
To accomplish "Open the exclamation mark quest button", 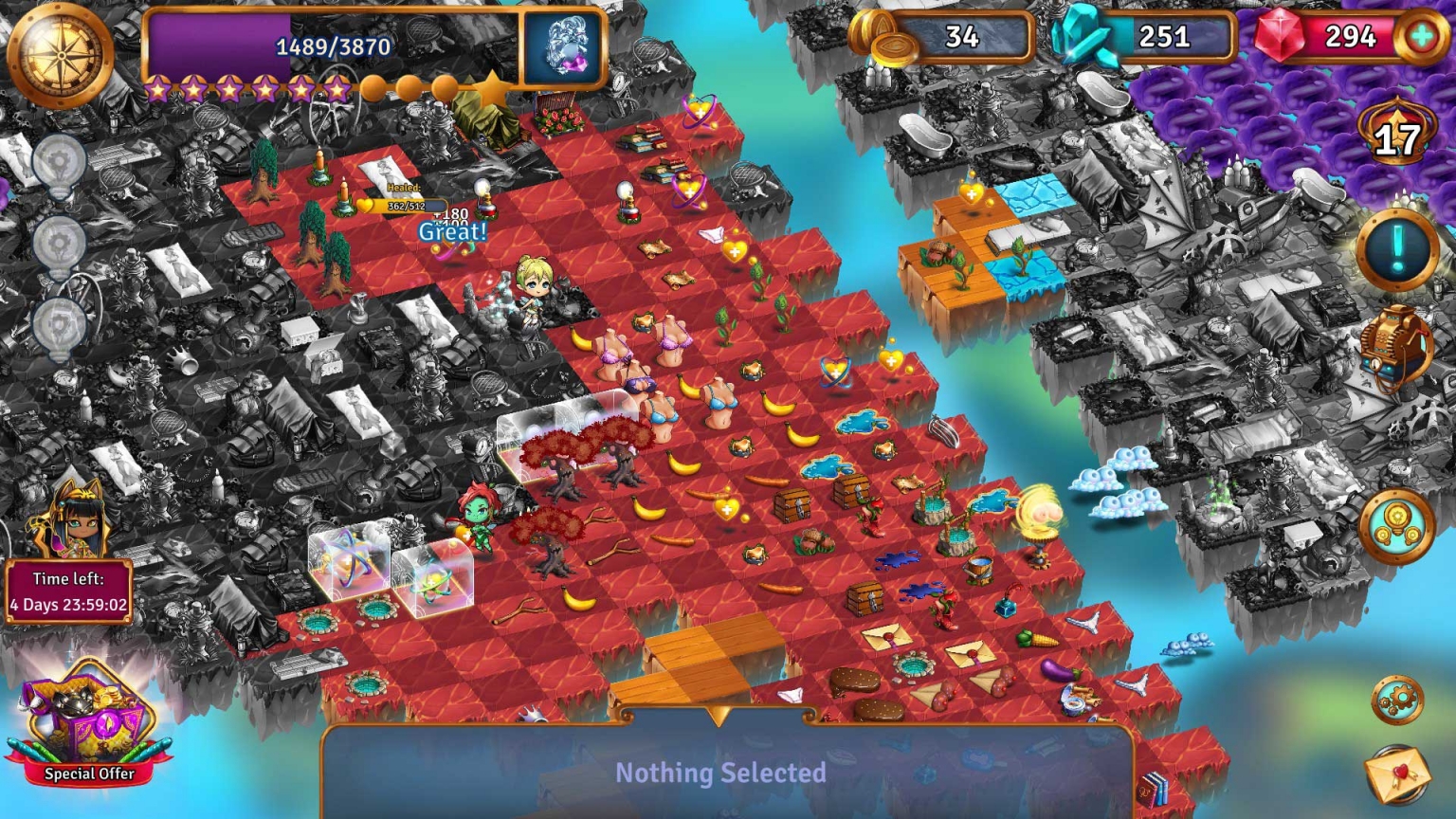I will pyautogui.click(x=1397, y=249).
